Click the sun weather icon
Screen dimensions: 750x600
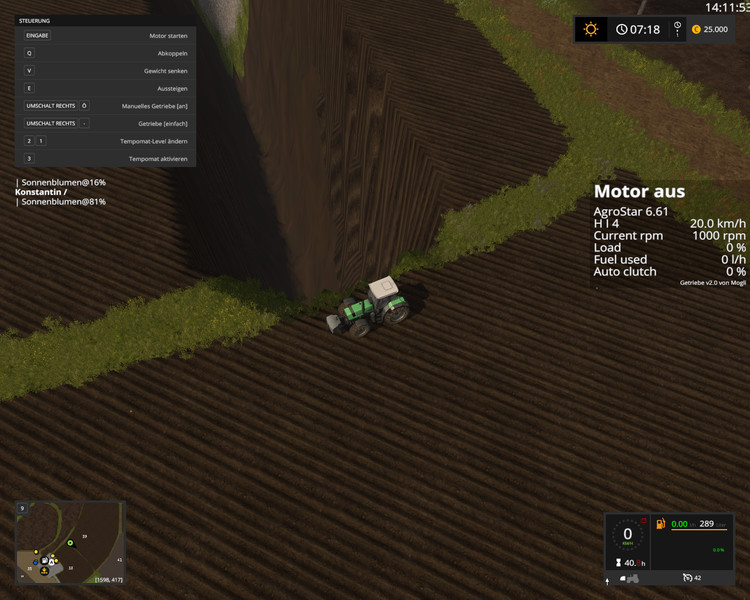coord(591,29)
